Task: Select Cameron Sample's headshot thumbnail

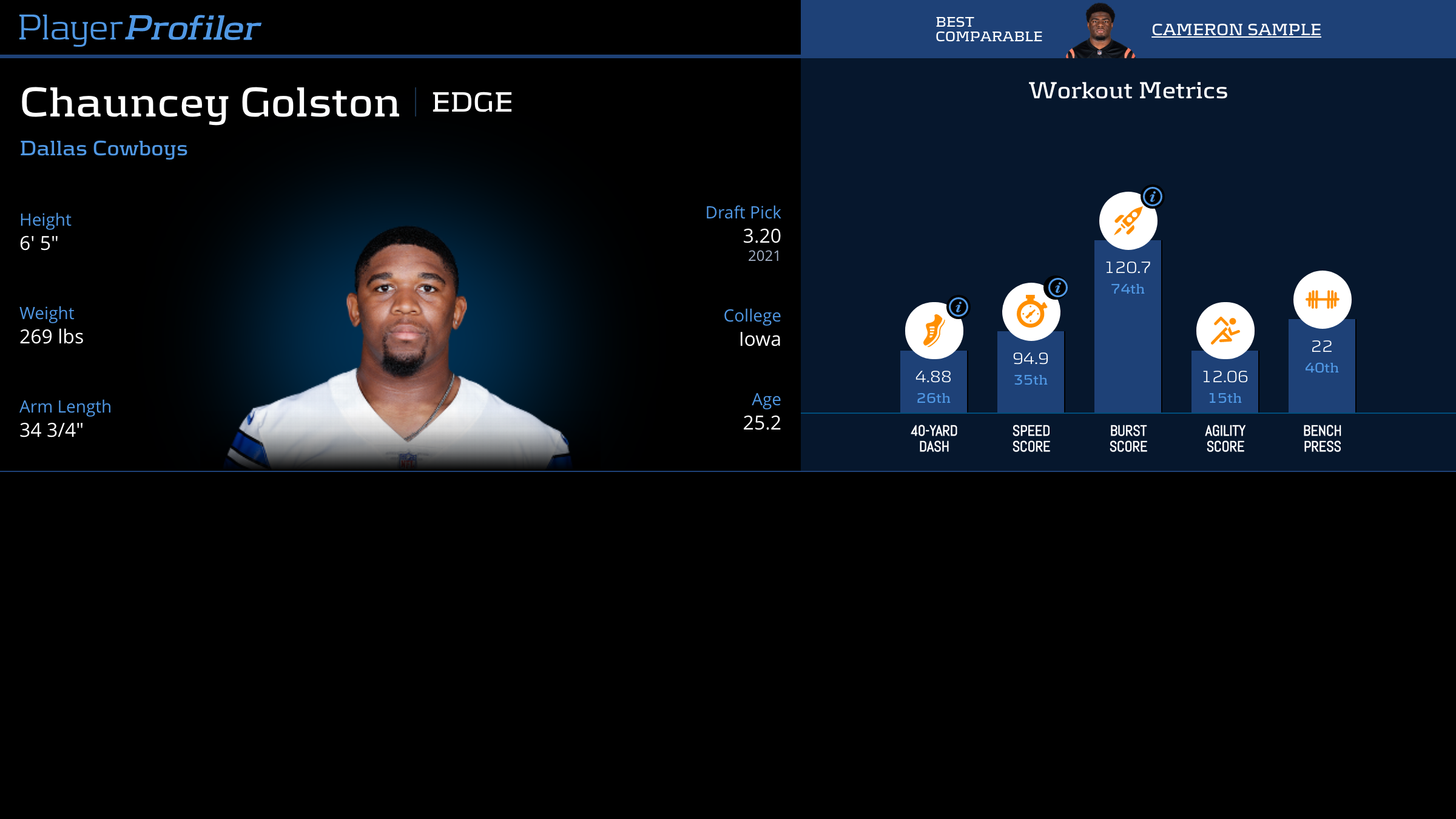Action: coord(1100,30)
